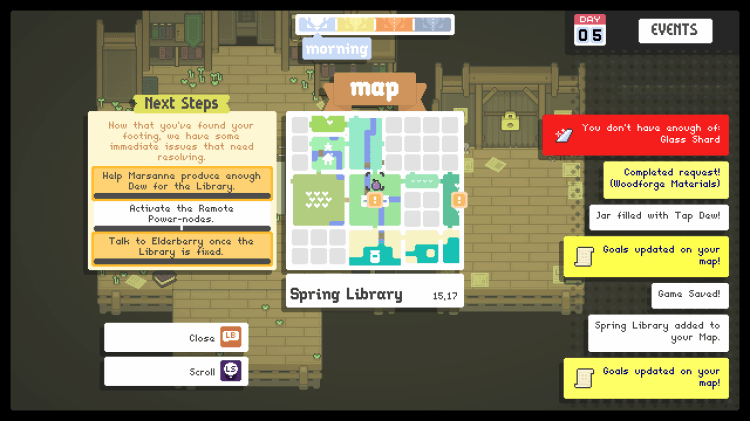Close the map screen
750x421 pixels.
(x=176, y=338)
